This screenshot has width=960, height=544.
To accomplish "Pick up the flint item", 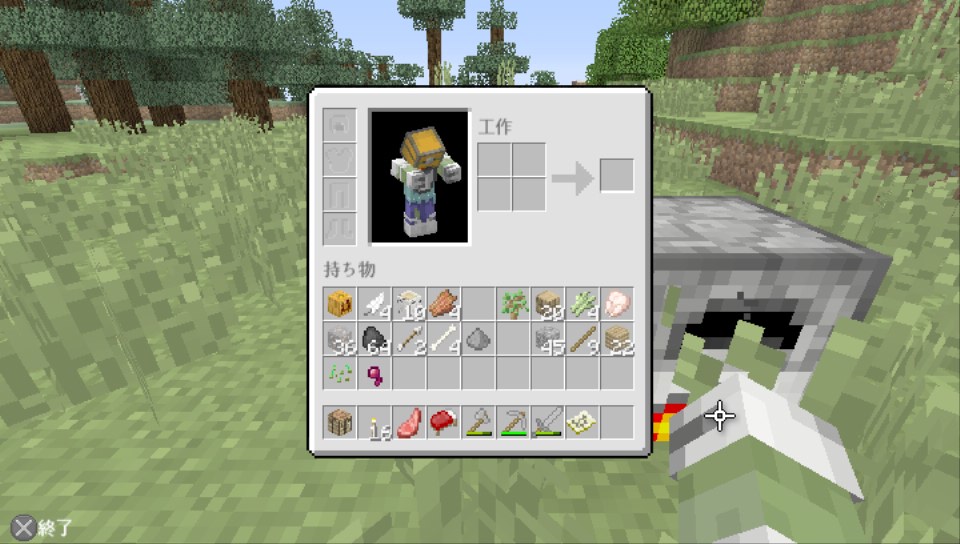I will click(x=479, y=339).
